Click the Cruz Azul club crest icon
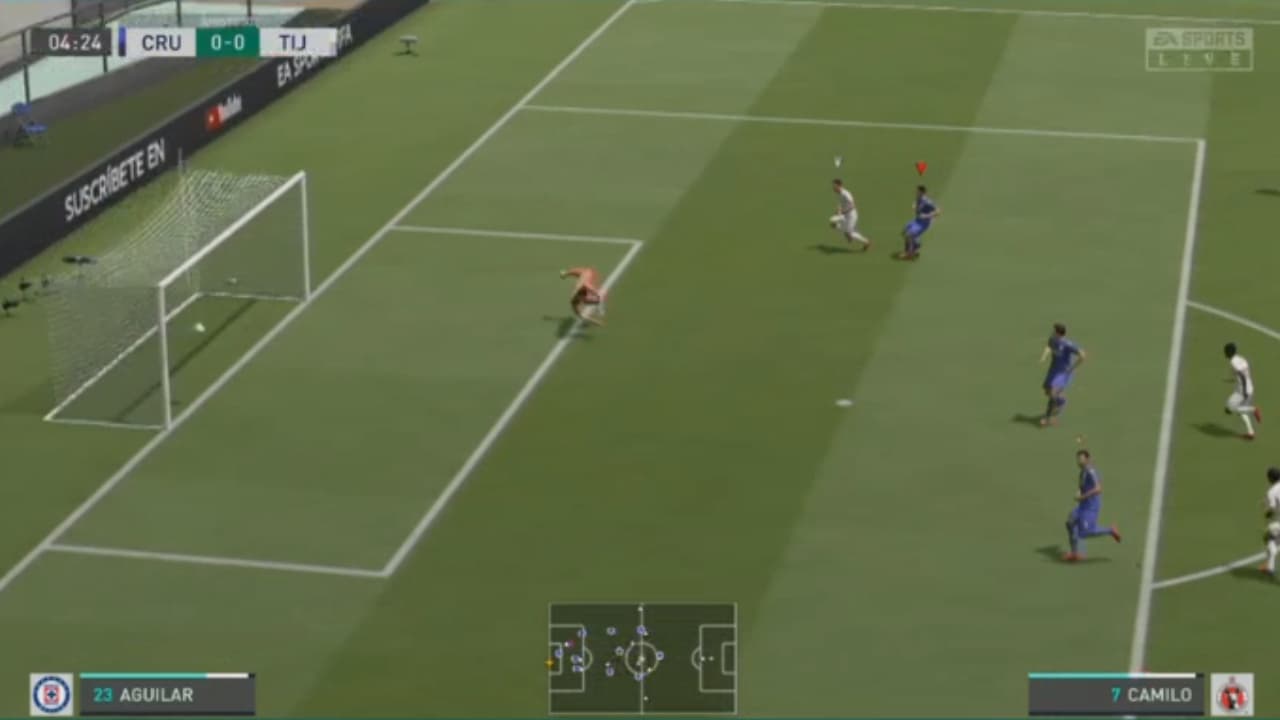This screenshot has width=1280, height=720. (x=51, y=693)
